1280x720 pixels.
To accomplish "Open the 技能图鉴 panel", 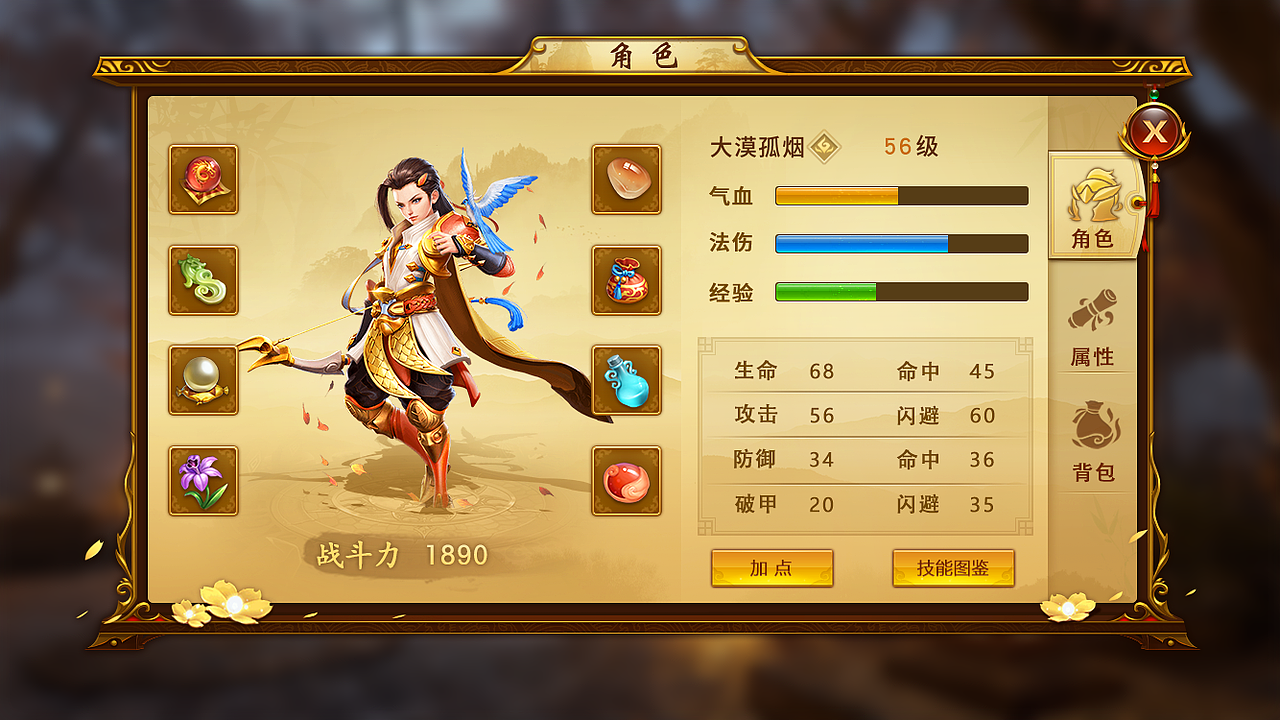I will (x=953, y=568).
